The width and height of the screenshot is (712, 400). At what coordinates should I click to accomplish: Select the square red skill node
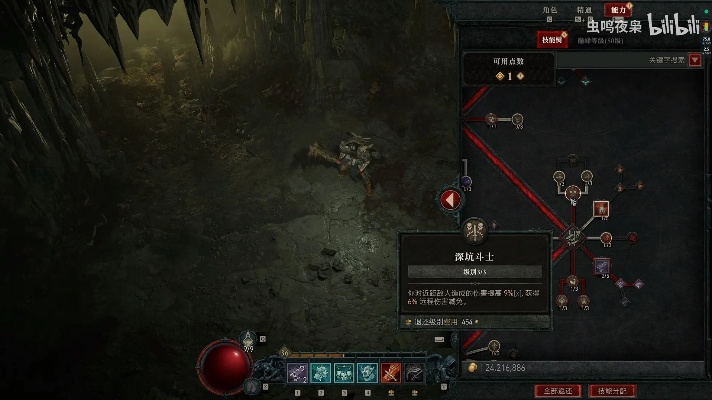(x=601, y=209)
